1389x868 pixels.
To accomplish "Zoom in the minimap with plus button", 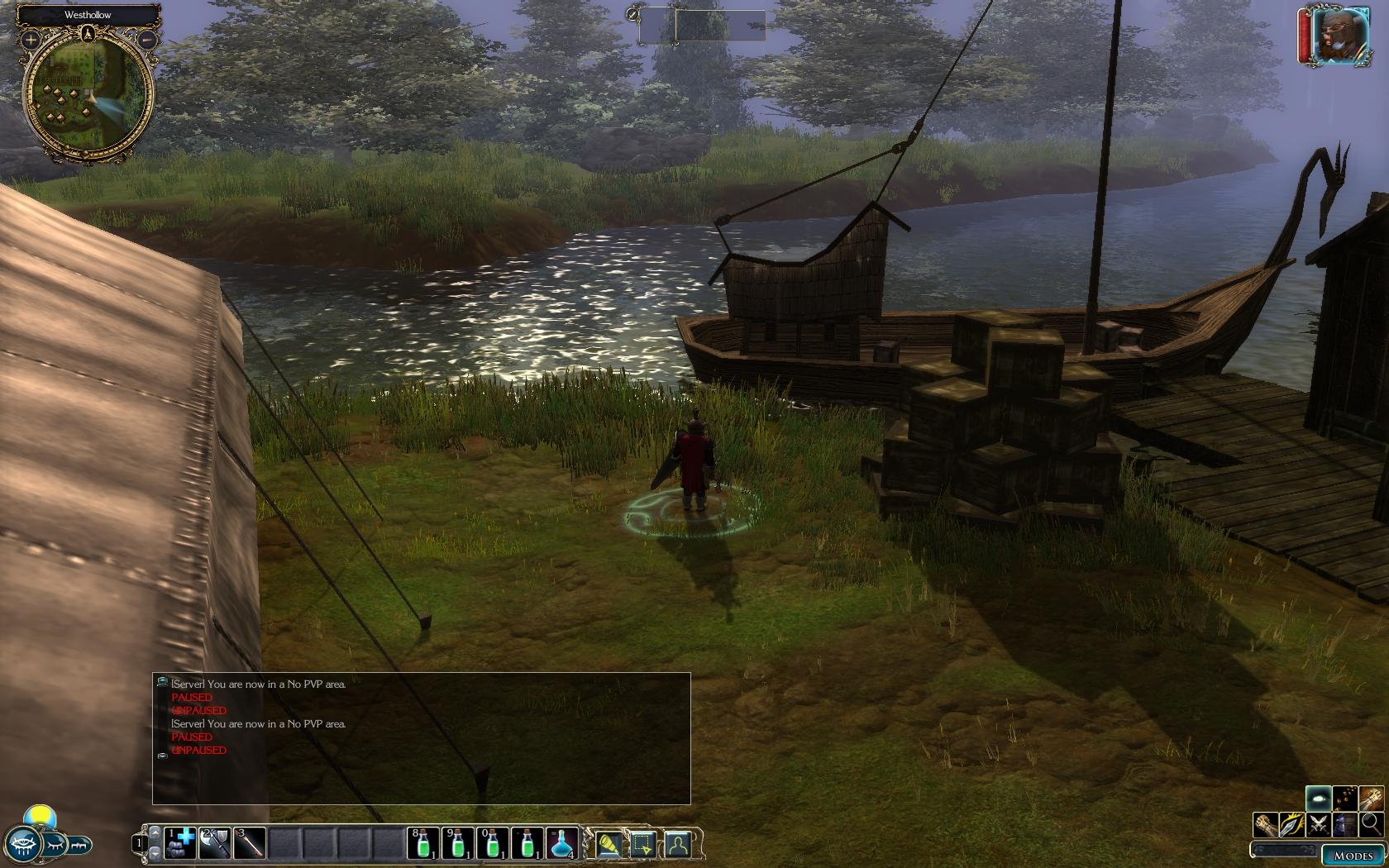I will pyautogui.click(x=31, y=39).
